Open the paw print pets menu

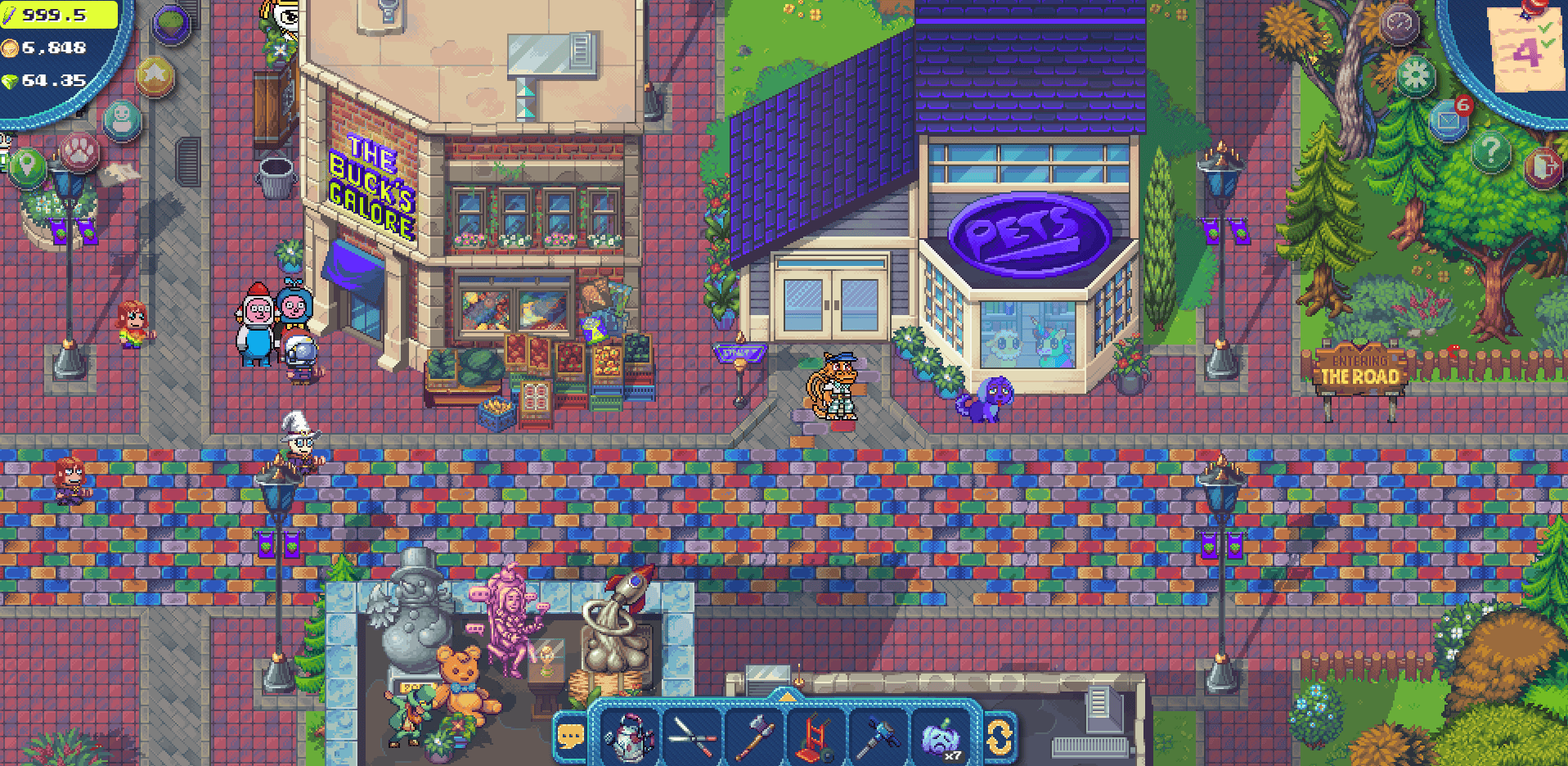click(78, 152)
